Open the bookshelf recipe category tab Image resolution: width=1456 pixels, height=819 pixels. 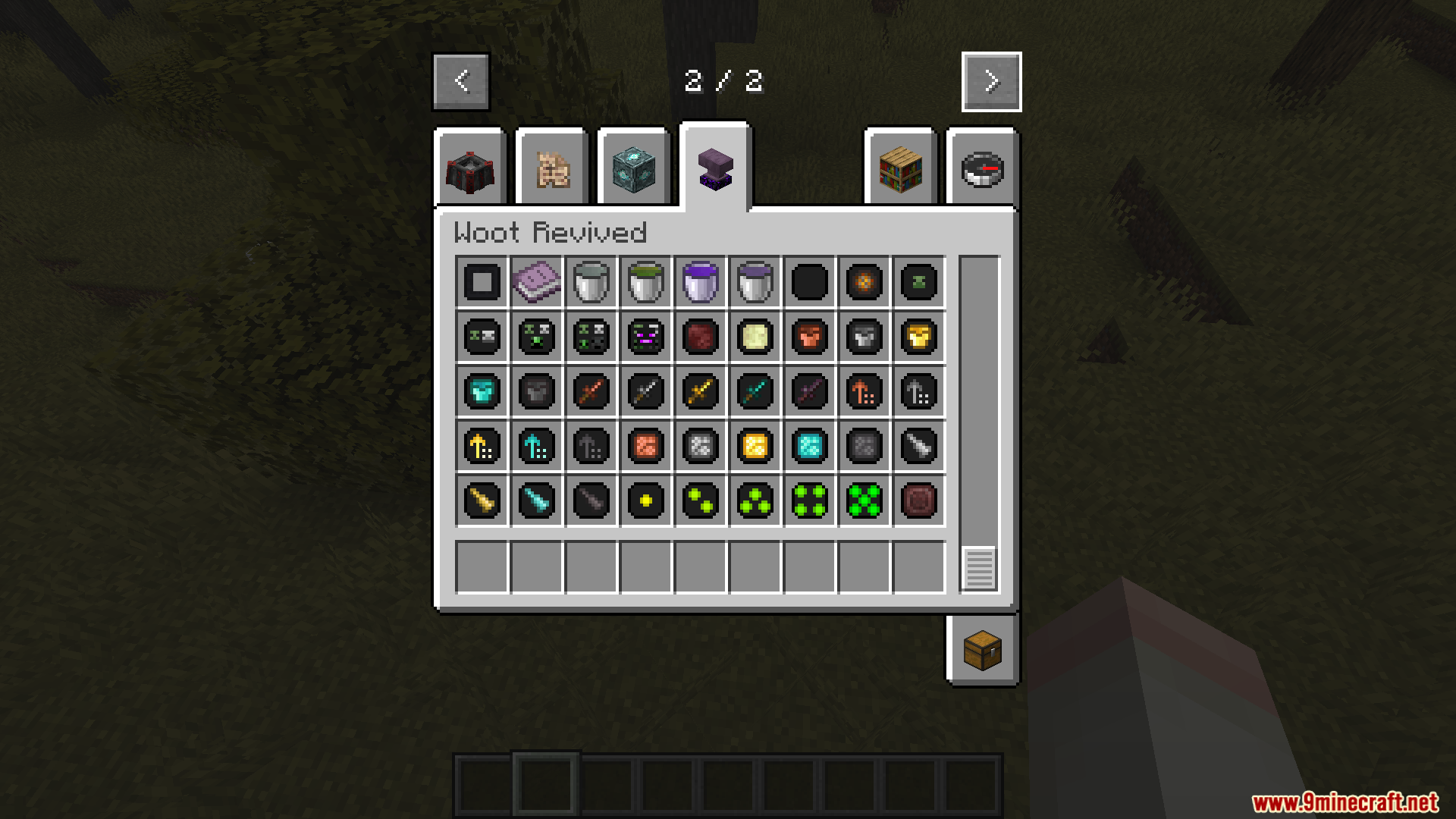pyautogui.click(x=899, y=168)
